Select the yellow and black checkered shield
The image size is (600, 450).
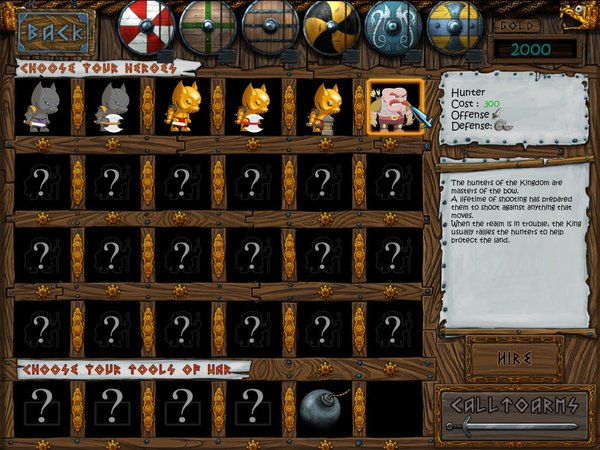pos(332,27)
